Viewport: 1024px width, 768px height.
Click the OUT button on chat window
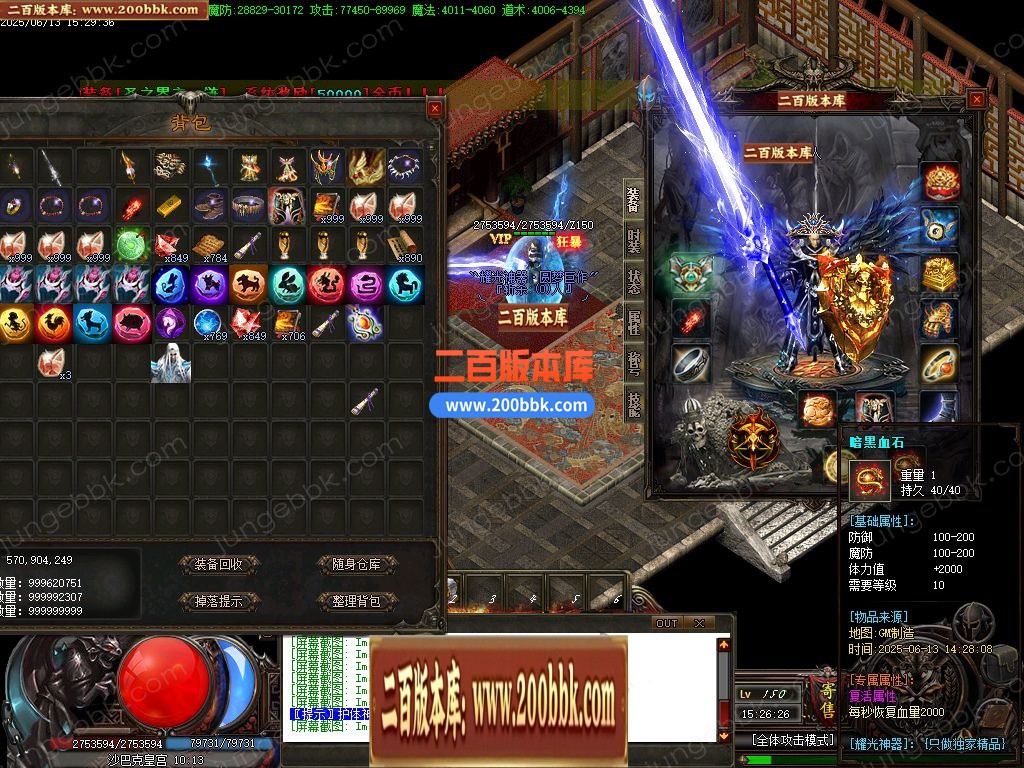coord(667,623)
